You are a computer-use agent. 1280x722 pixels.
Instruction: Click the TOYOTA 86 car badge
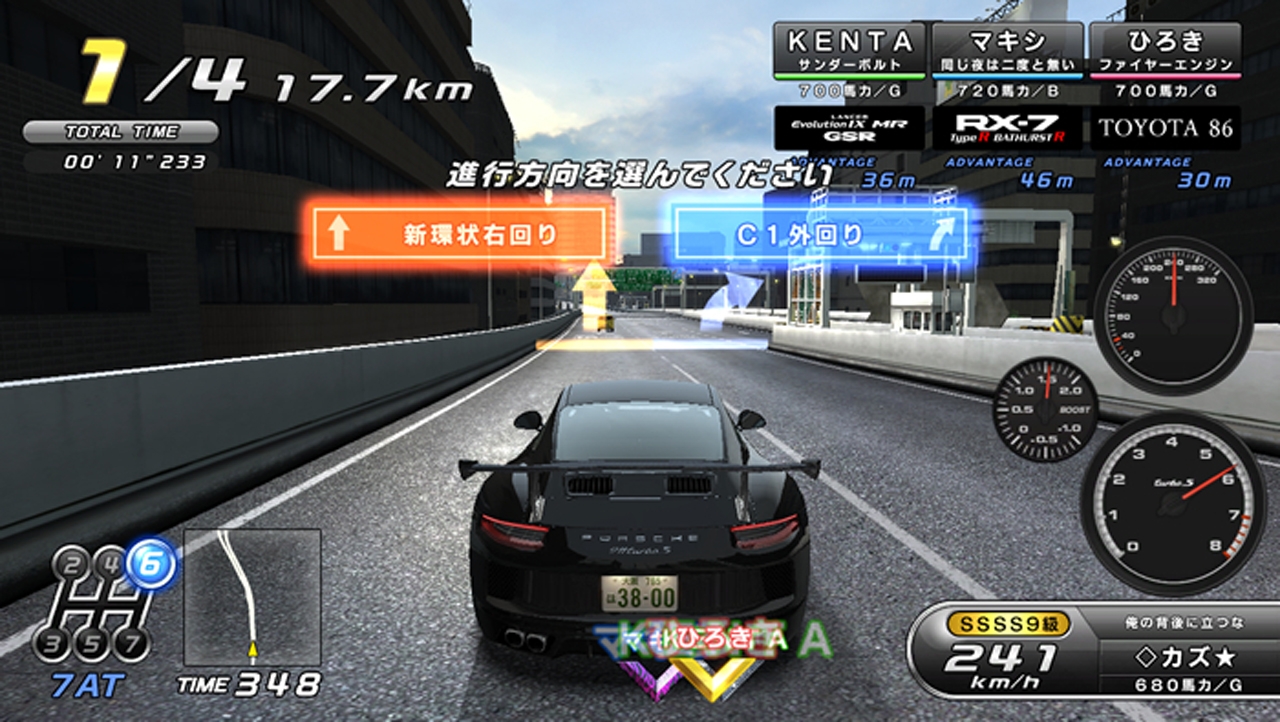click(x=1165, y=129)
